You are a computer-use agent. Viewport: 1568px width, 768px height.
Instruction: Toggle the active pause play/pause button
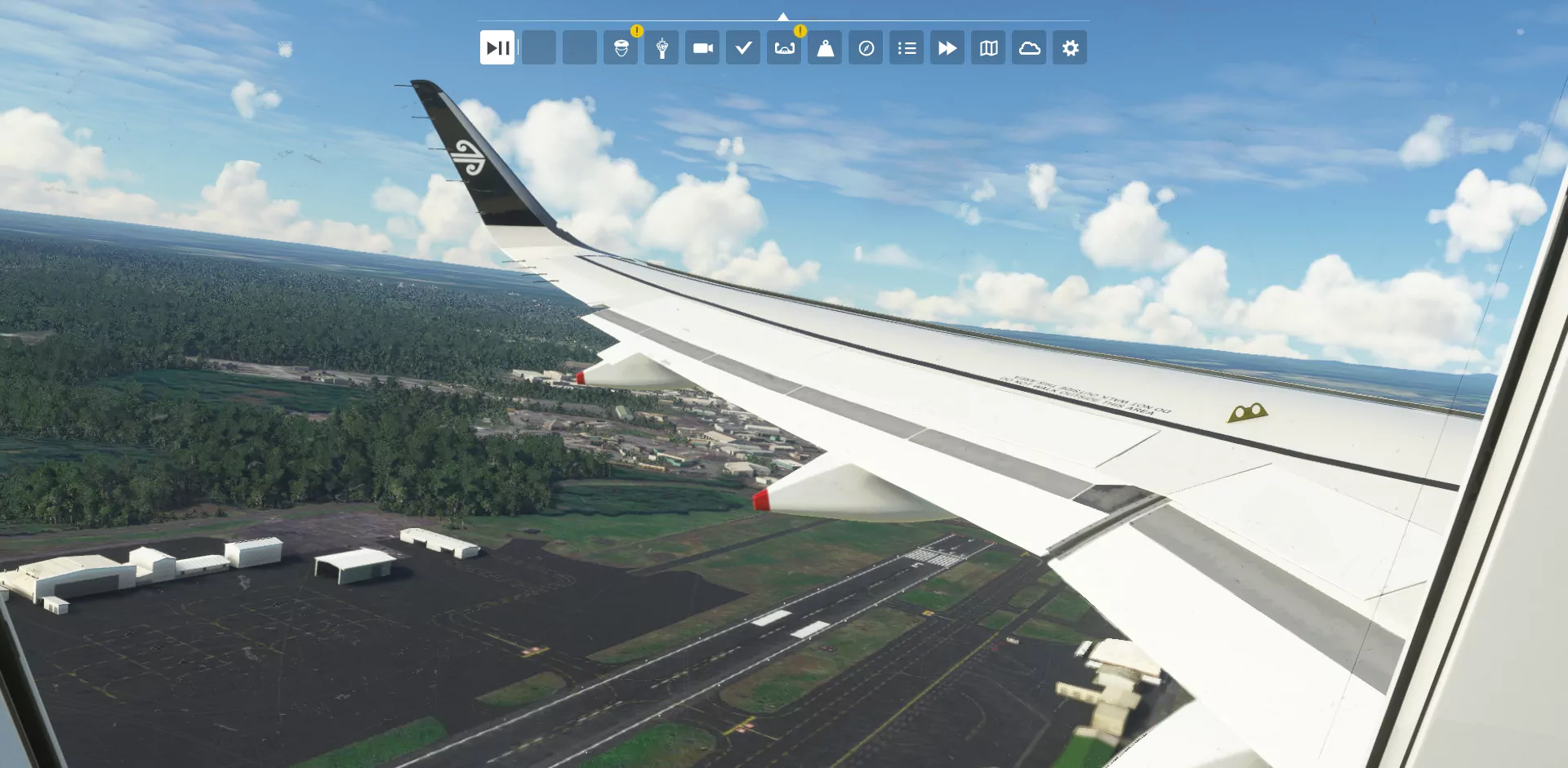[x=497, y=48]
